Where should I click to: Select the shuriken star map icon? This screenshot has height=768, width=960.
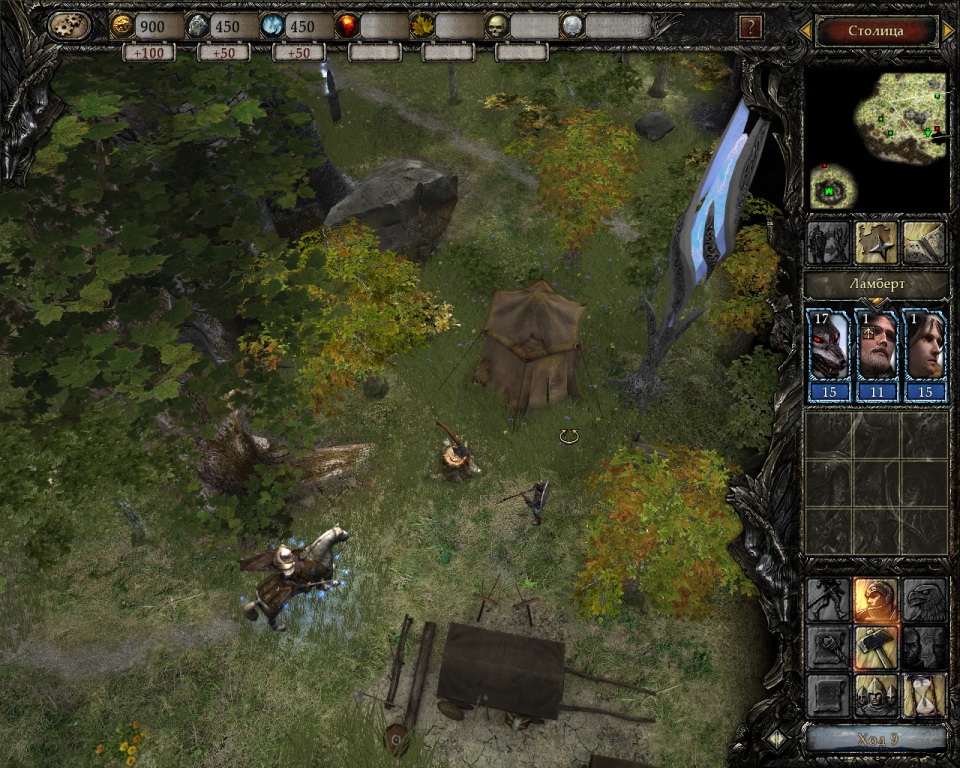pyautogui.click(x=876, y=243)
